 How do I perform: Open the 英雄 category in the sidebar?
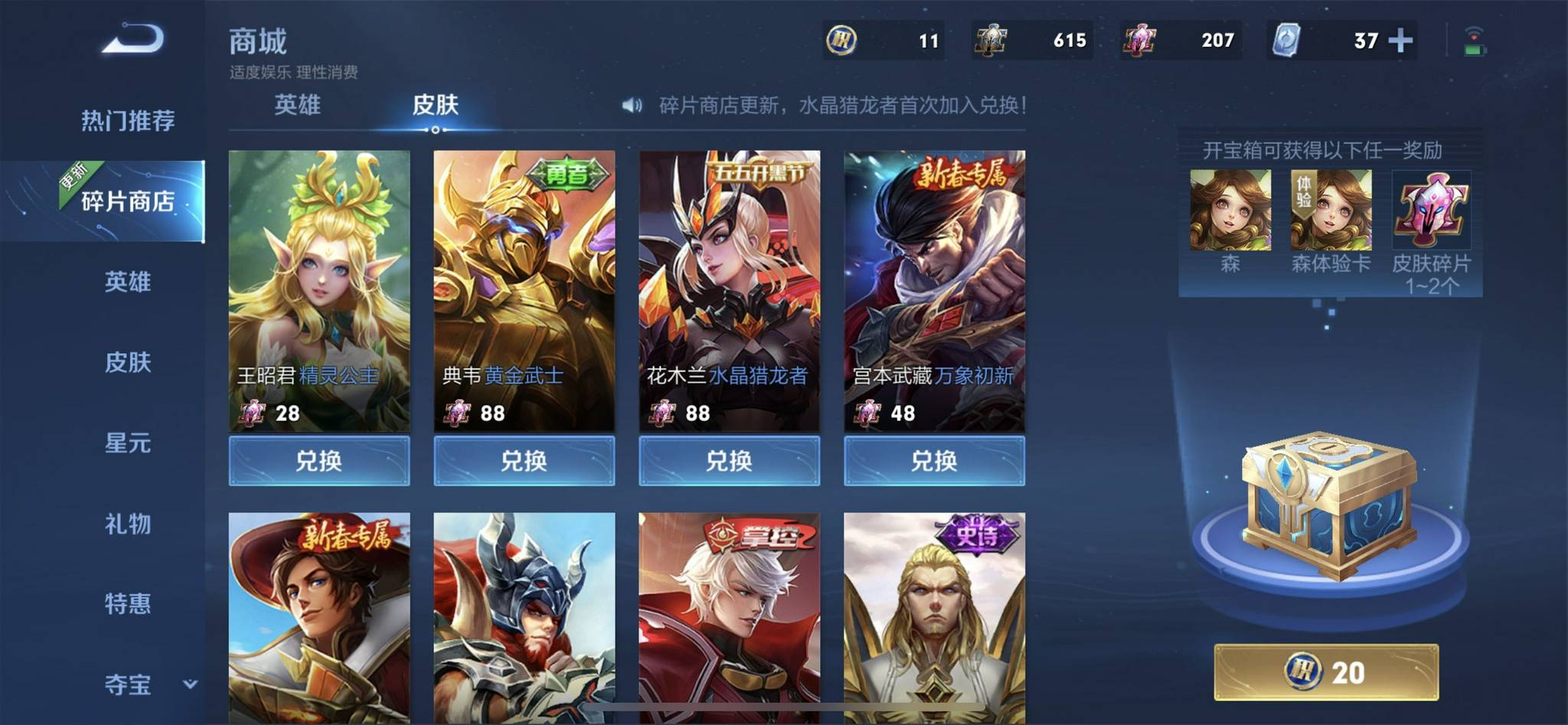(128, 282)
